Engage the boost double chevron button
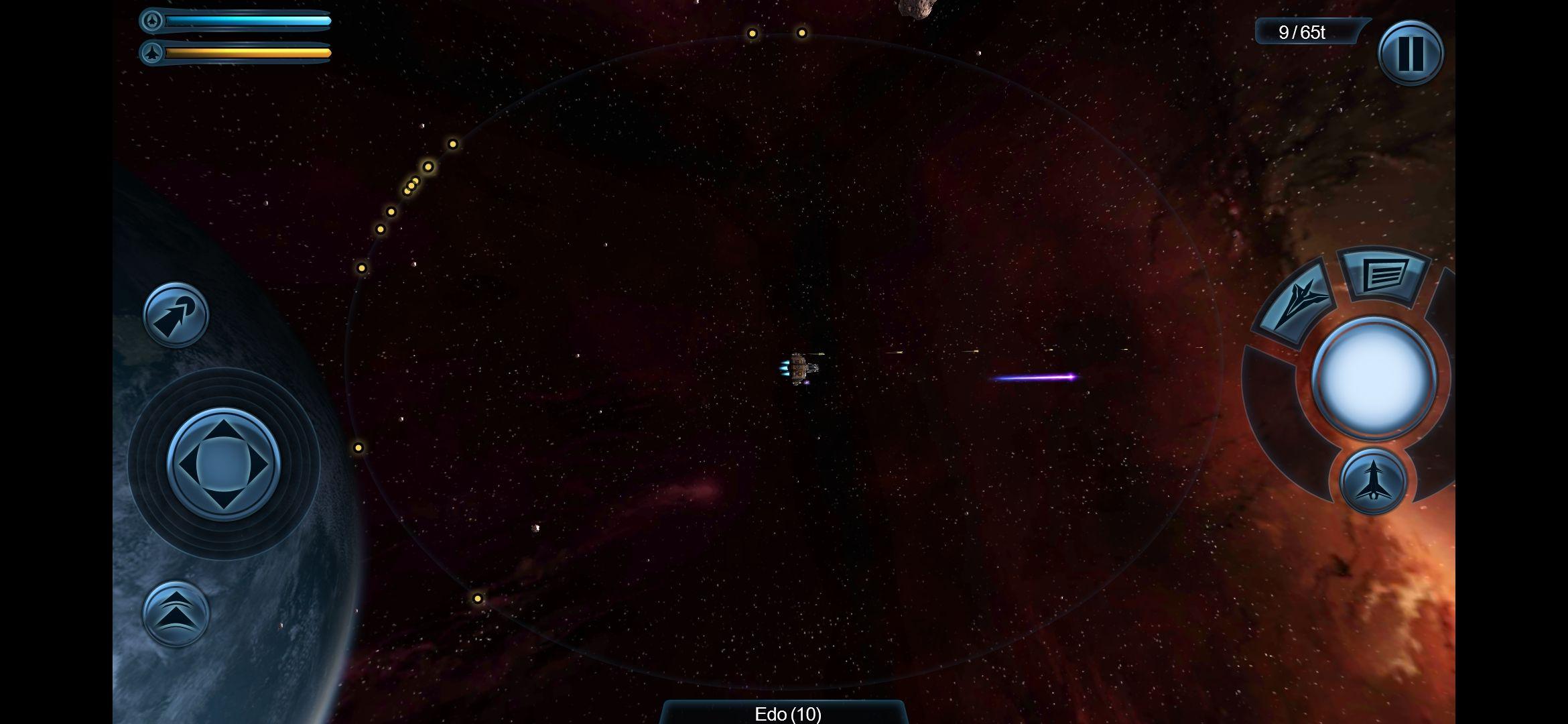This screenshot has height=724, width=1568. click(176, 613)
